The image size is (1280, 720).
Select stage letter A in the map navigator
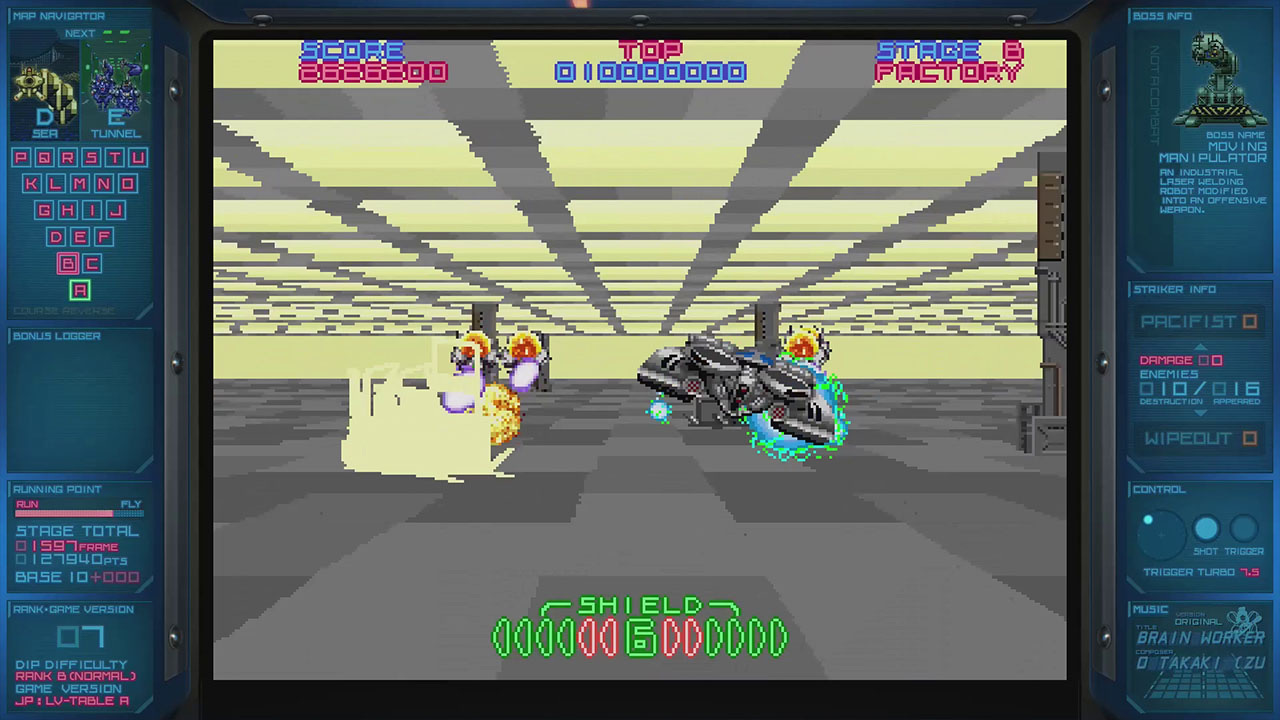[79, 290]
